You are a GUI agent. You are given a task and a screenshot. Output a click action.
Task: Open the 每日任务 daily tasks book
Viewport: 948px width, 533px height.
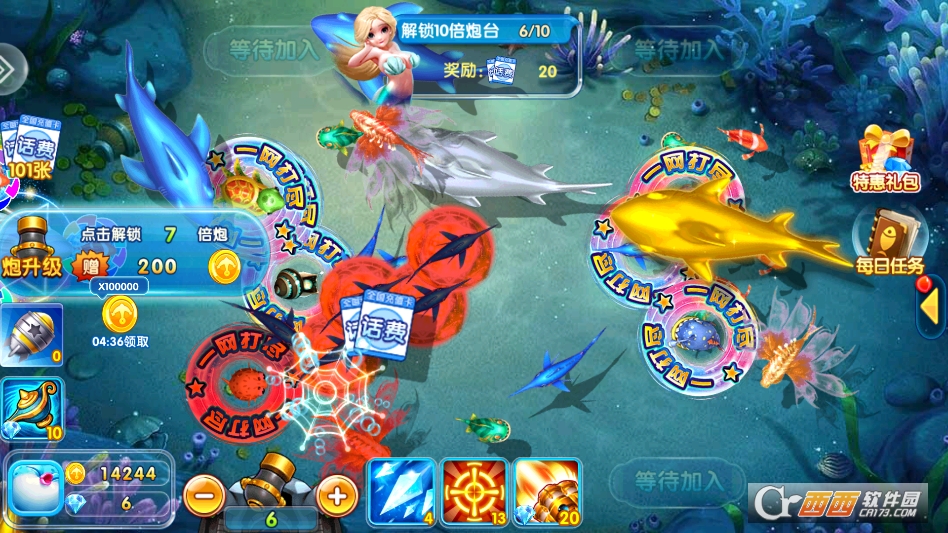884,240
